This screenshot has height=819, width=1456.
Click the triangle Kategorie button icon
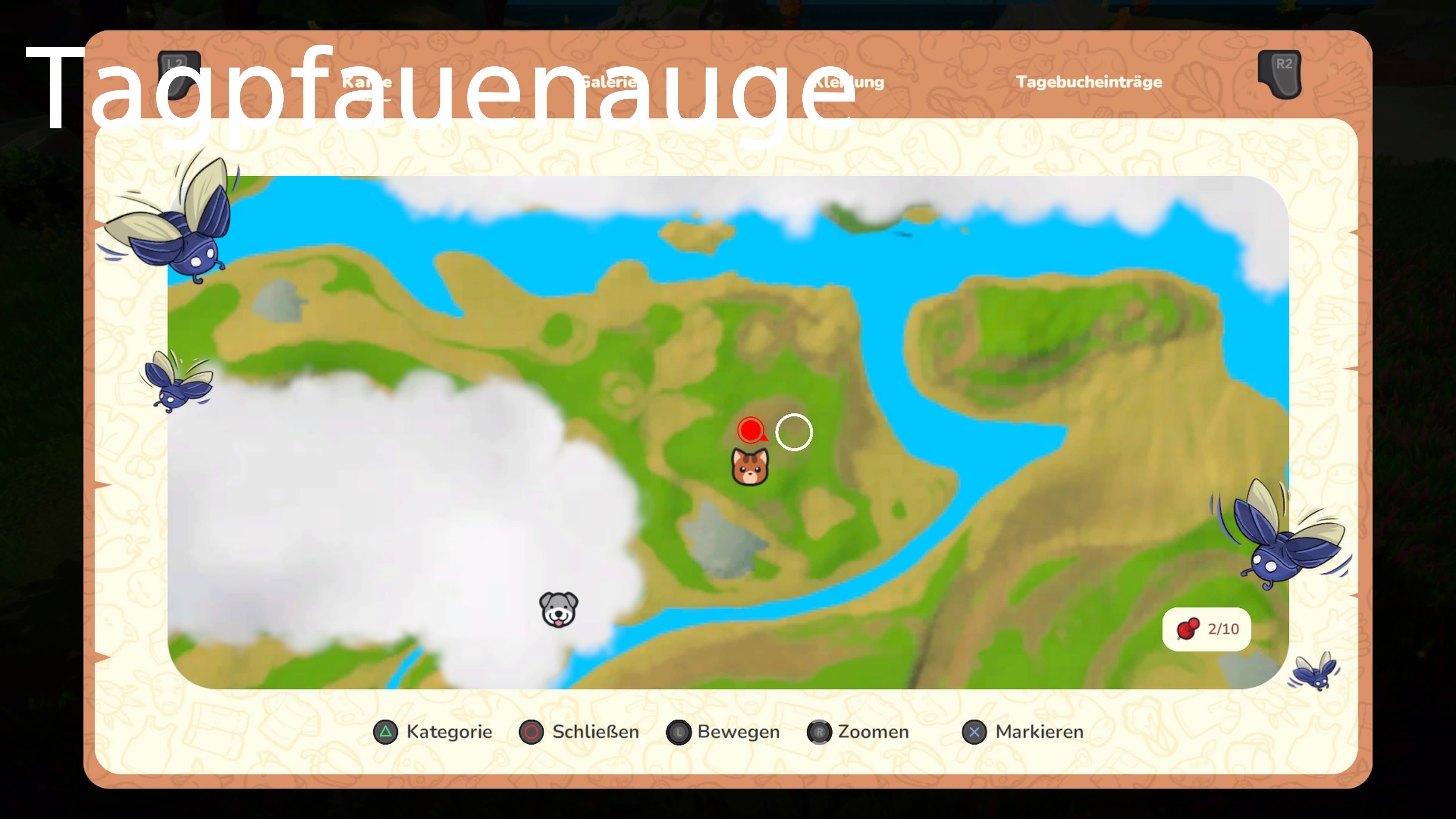386,732
